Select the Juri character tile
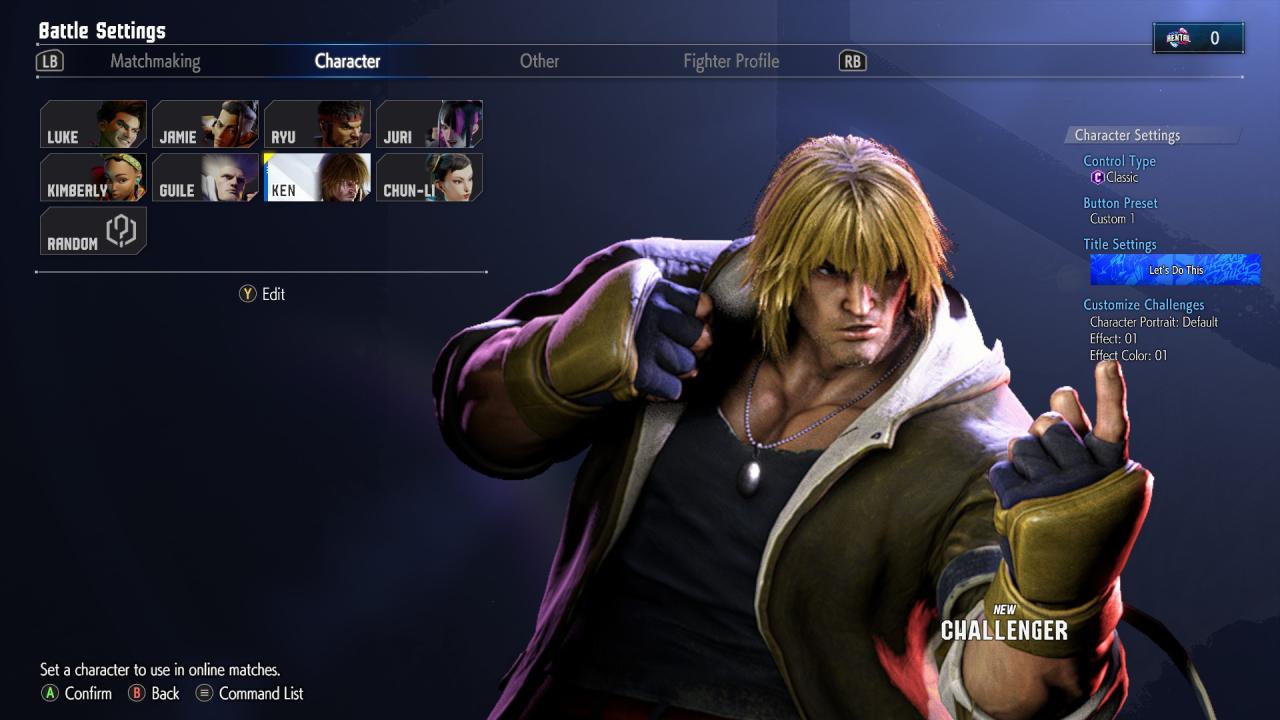The width and height of the screenshot is (1280, 720). [430, 124]
